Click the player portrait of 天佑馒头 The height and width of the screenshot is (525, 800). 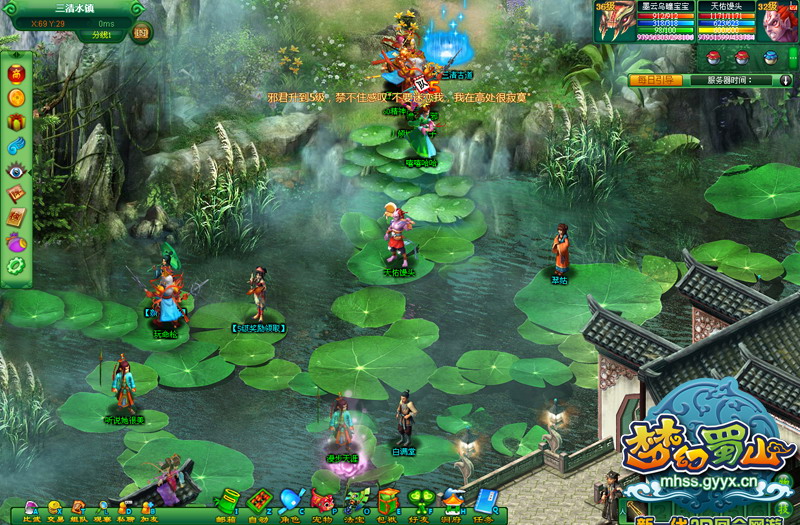[779, 22]
